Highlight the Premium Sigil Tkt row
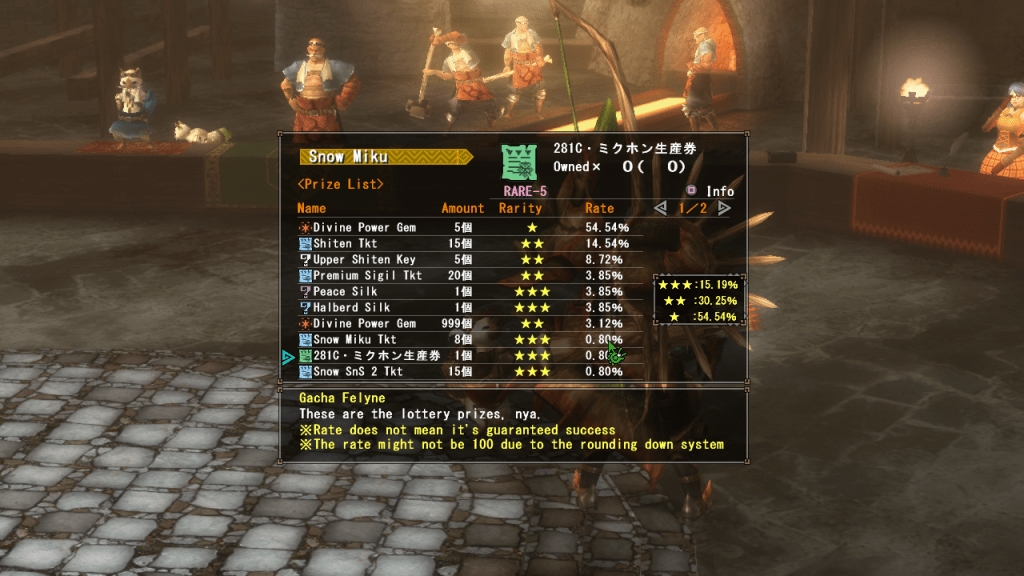Screen dimensions: 1024x576 (x=367, y=276)
